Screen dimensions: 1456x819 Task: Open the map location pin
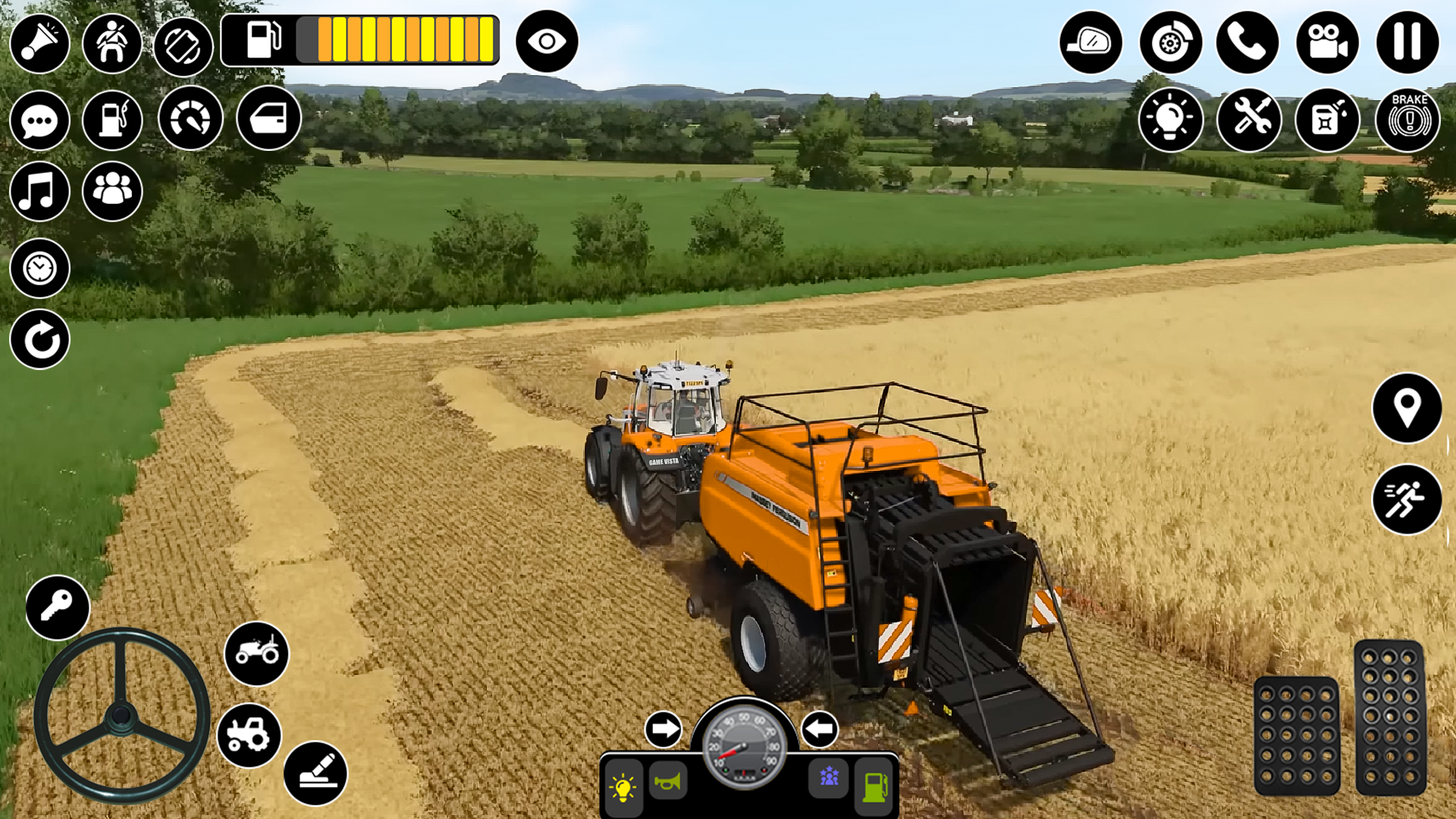click(x=1409, y=408)
